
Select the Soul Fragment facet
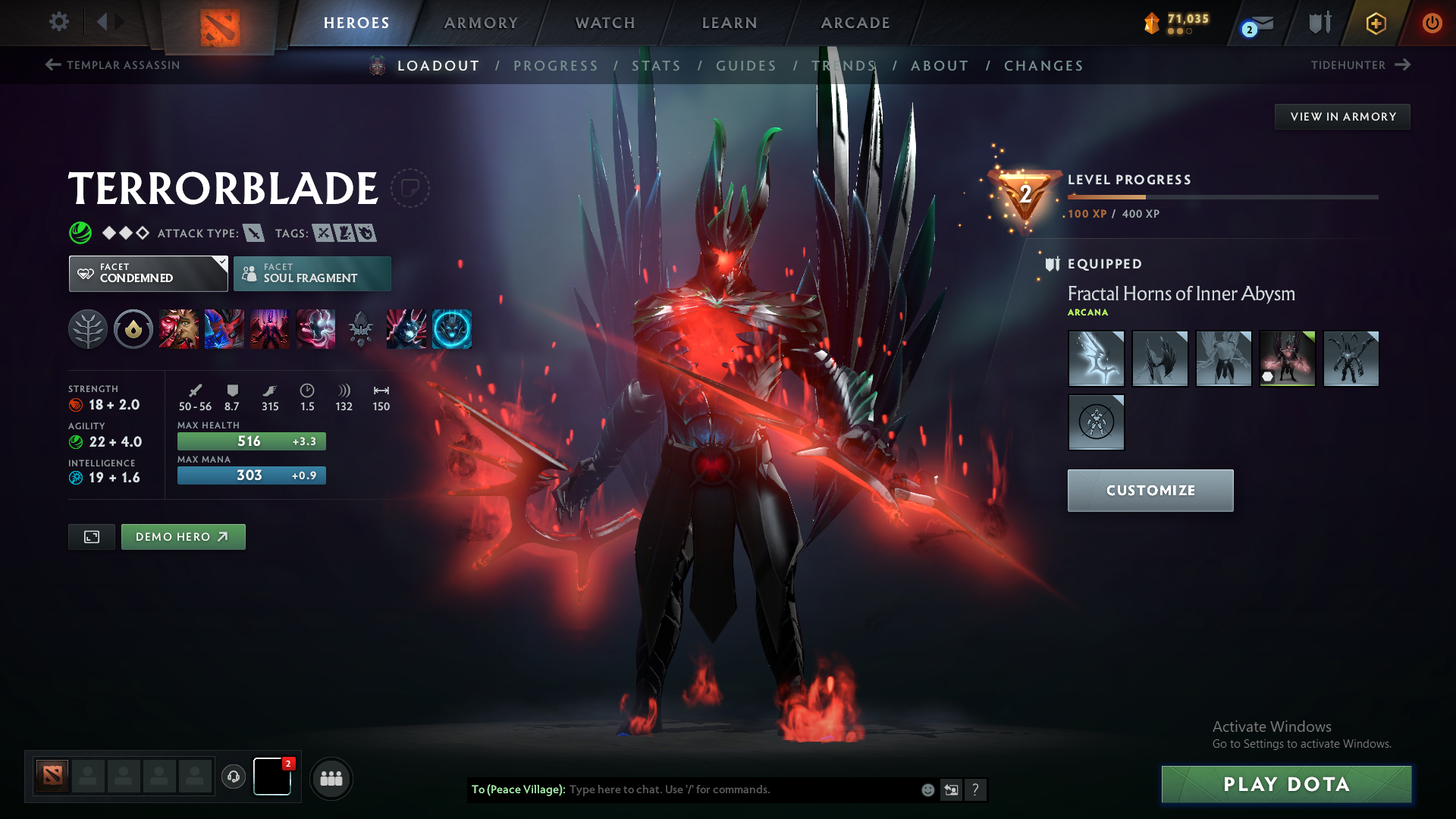(x=312, y=273)
